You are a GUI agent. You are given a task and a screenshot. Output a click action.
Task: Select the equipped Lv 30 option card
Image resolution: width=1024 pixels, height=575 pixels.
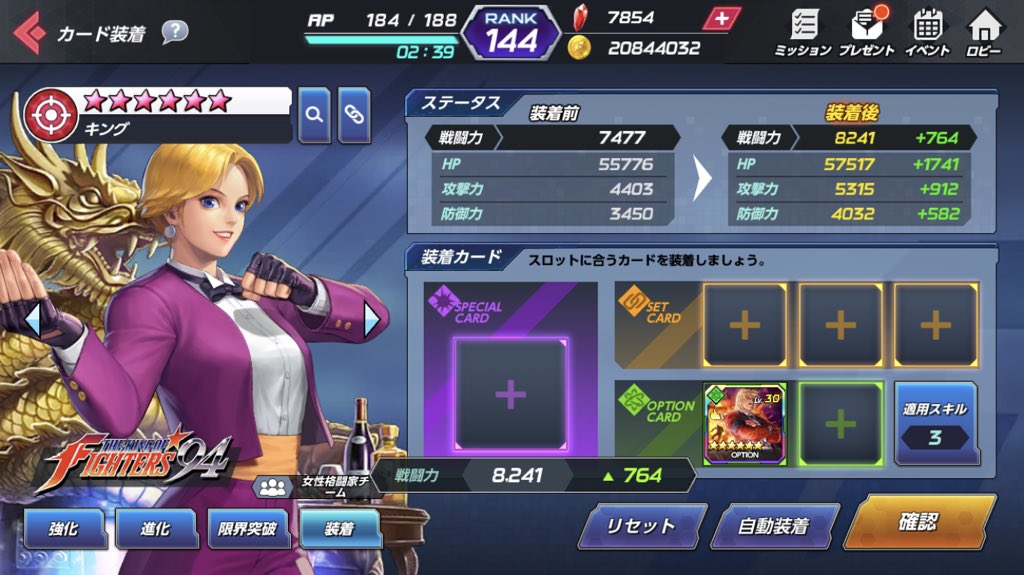745,423
